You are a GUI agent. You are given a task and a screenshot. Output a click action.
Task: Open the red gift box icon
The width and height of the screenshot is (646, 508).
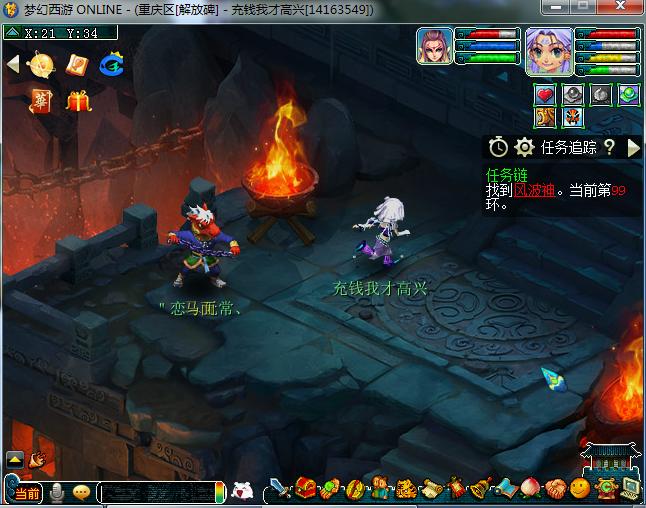[78, 100]
